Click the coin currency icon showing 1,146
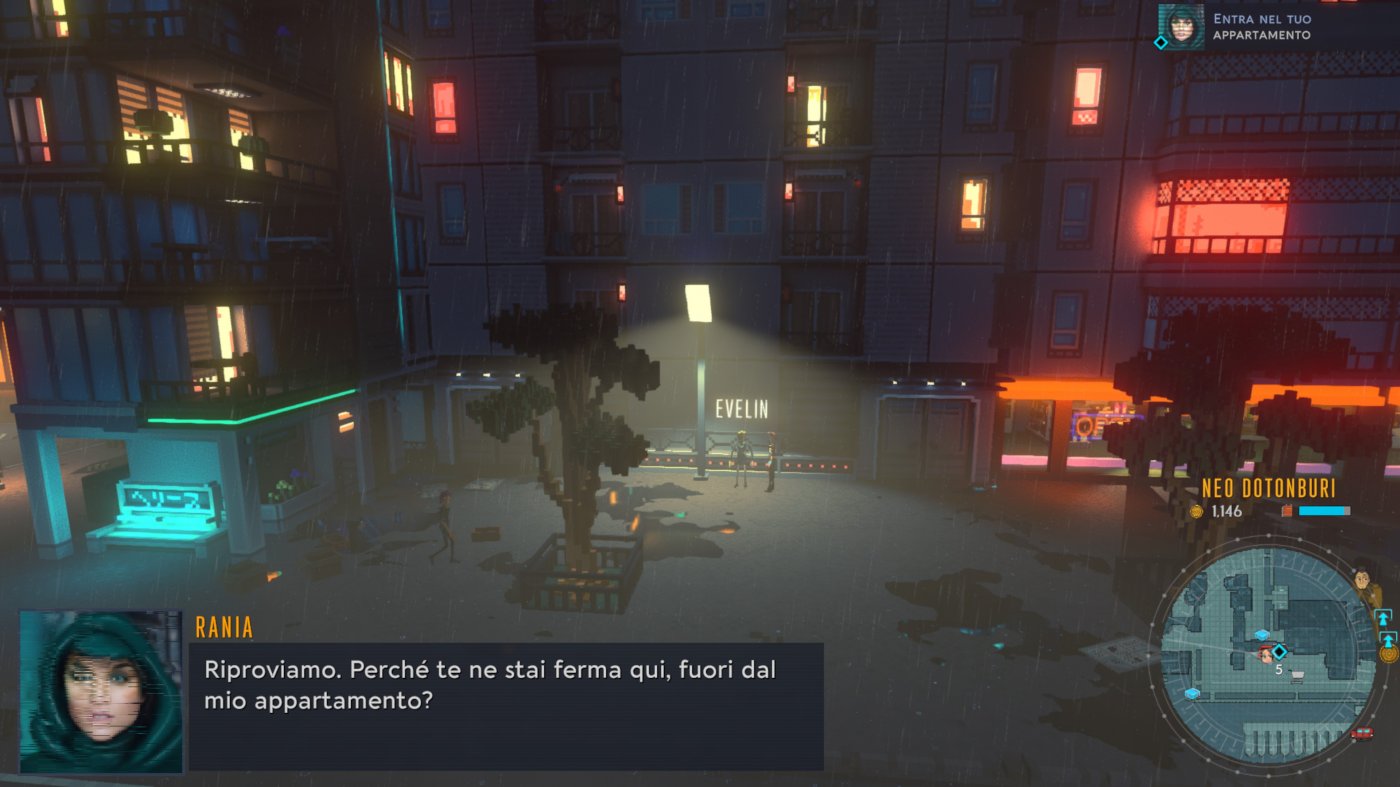 pos(1195,510)
